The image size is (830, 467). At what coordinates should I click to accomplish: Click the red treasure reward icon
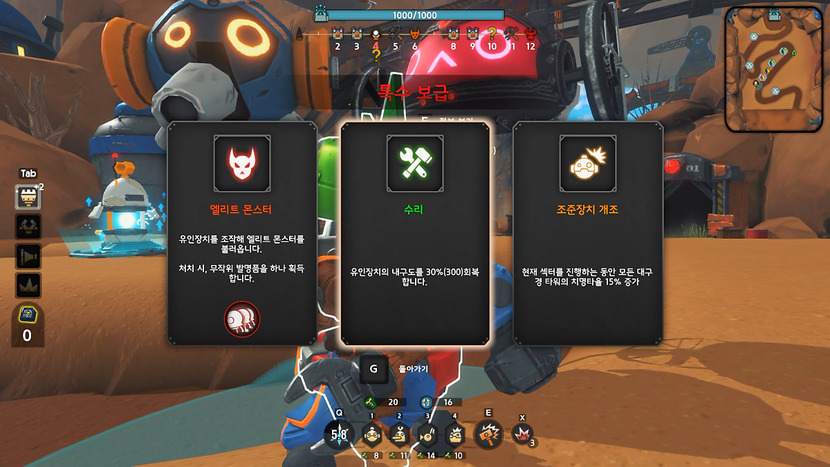pos(241,317)
